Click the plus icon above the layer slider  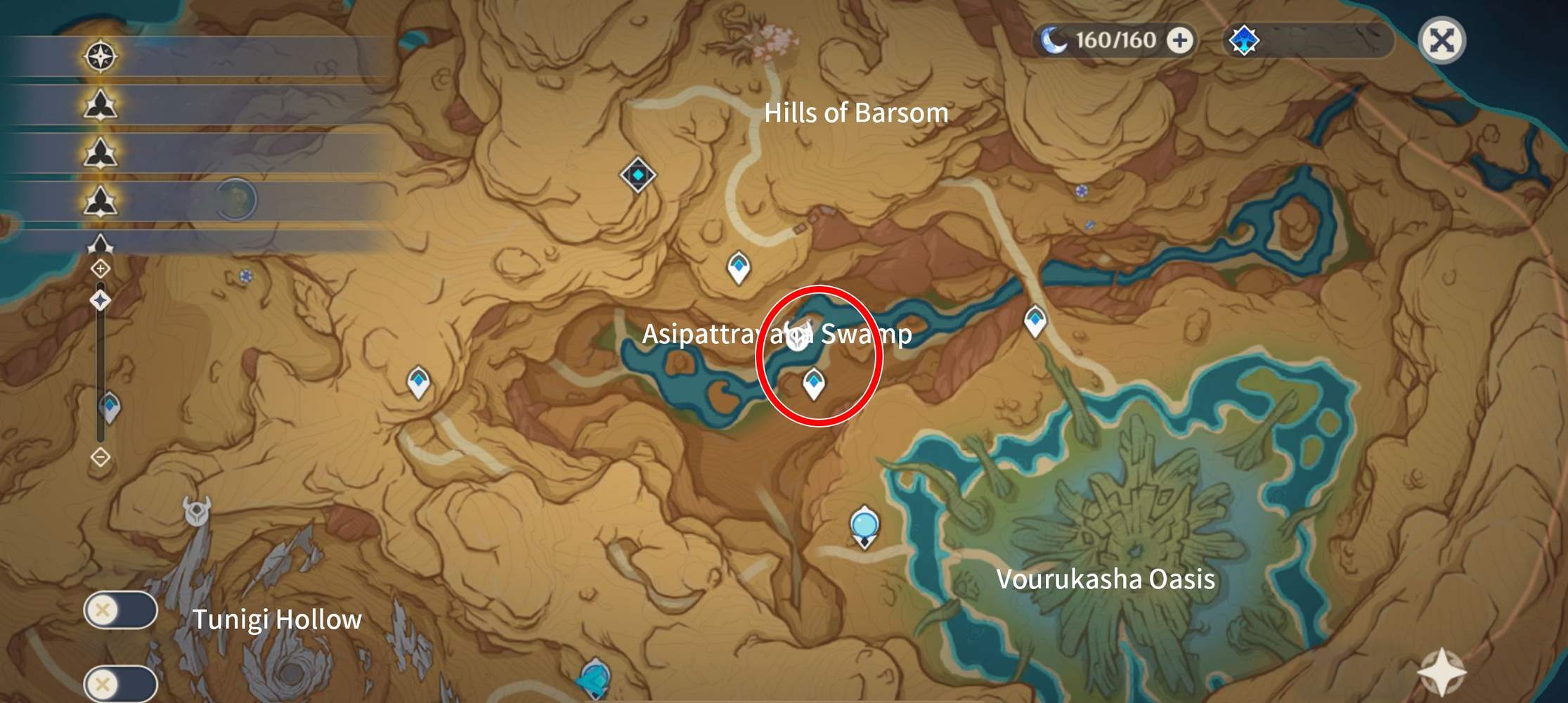[x=101, y=267]
